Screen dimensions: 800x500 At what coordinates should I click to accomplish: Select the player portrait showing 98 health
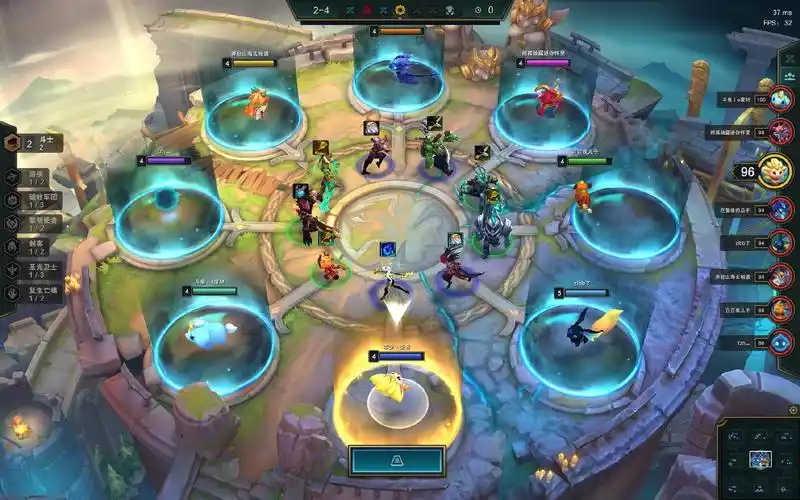[782, 132]
